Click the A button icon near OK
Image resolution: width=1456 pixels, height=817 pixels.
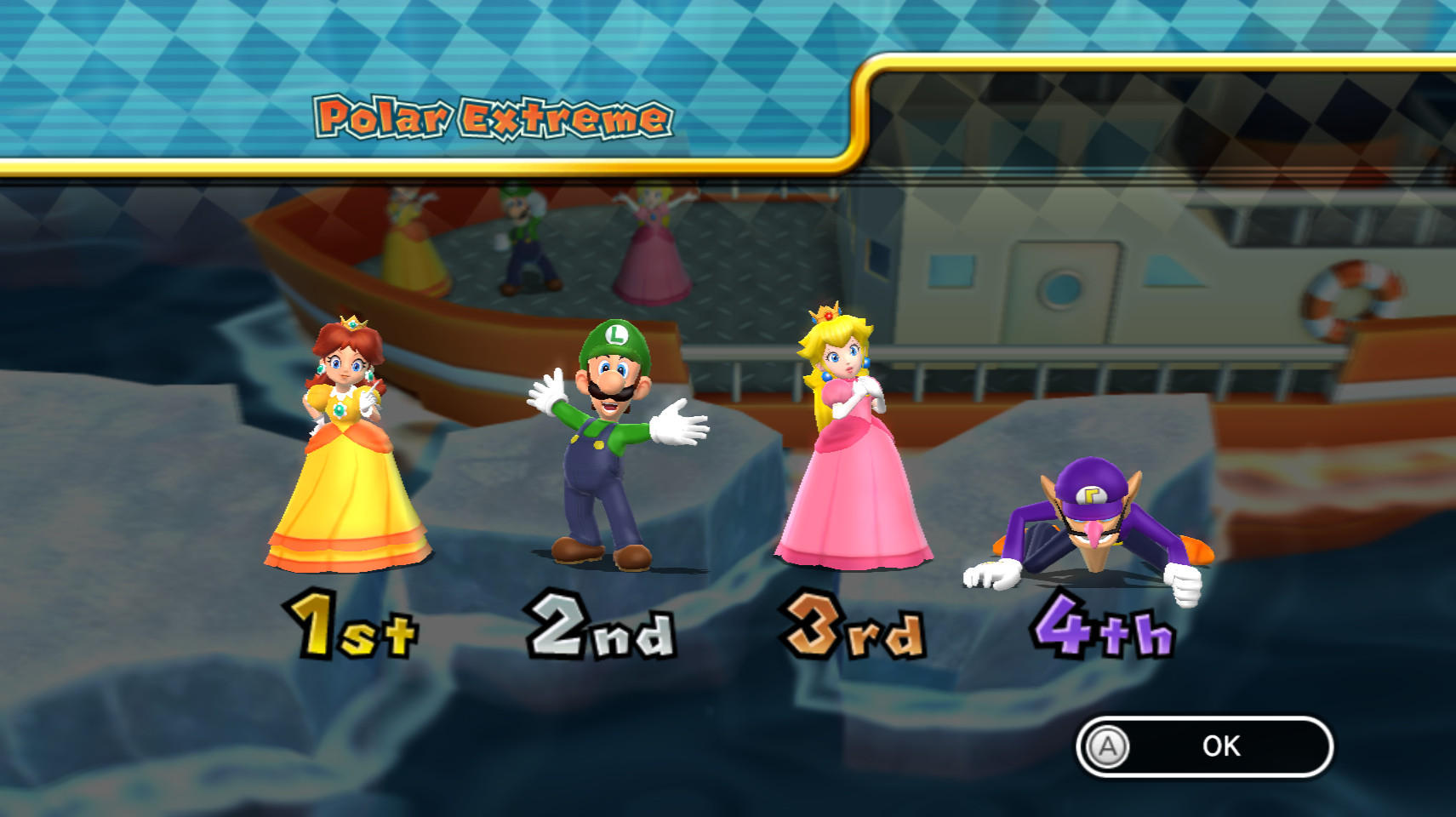(x=1106, y=747)
